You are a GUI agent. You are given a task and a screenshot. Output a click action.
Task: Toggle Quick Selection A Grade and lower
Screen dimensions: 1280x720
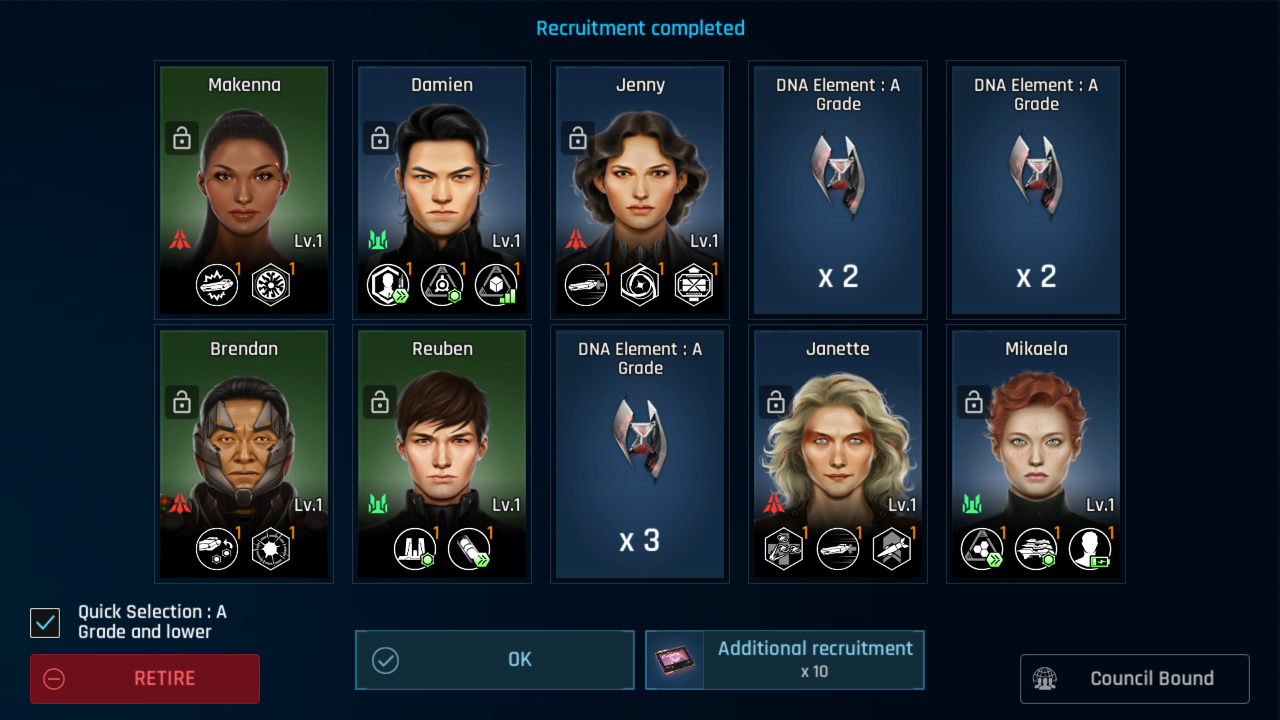click(x=45, y=623)
